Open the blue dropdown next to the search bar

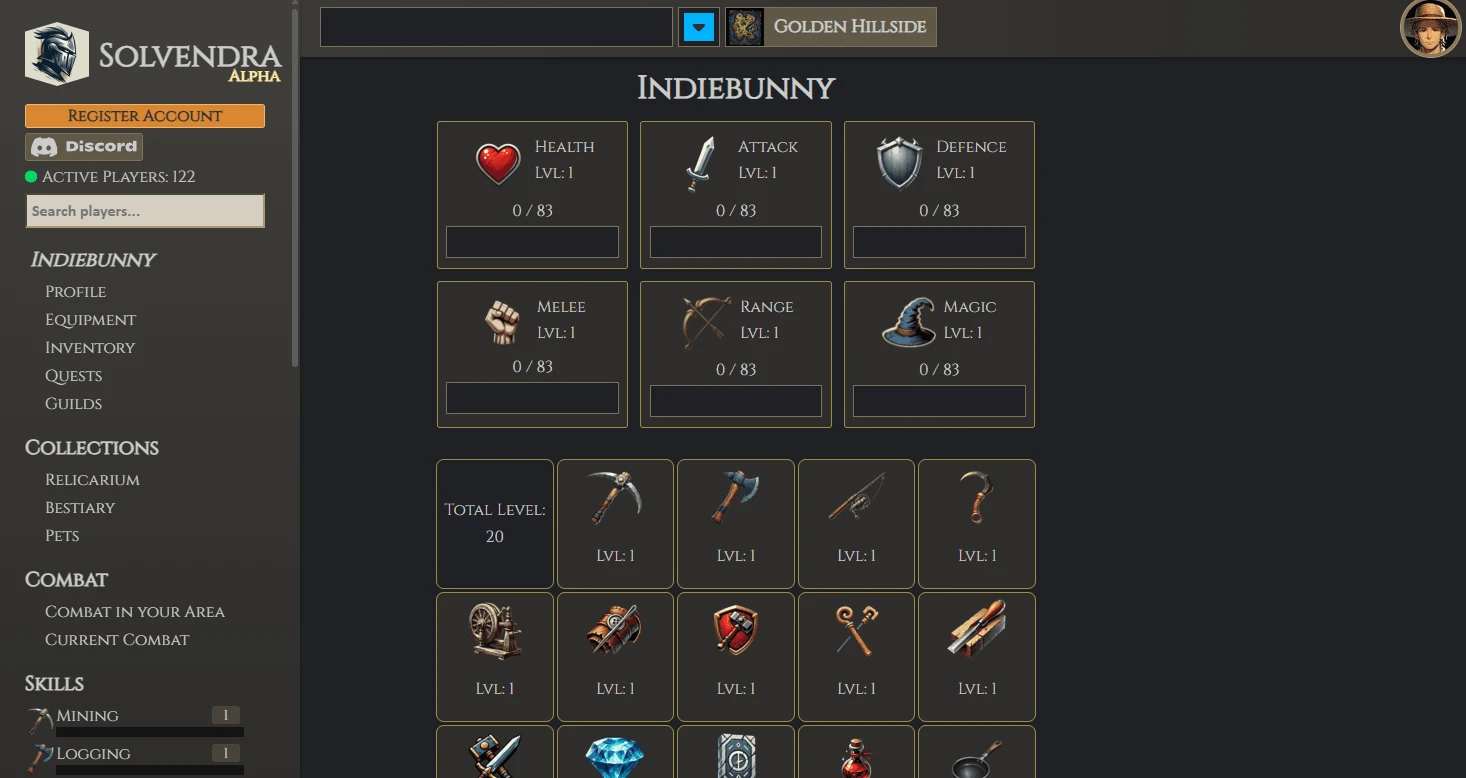tap(698, 27)
